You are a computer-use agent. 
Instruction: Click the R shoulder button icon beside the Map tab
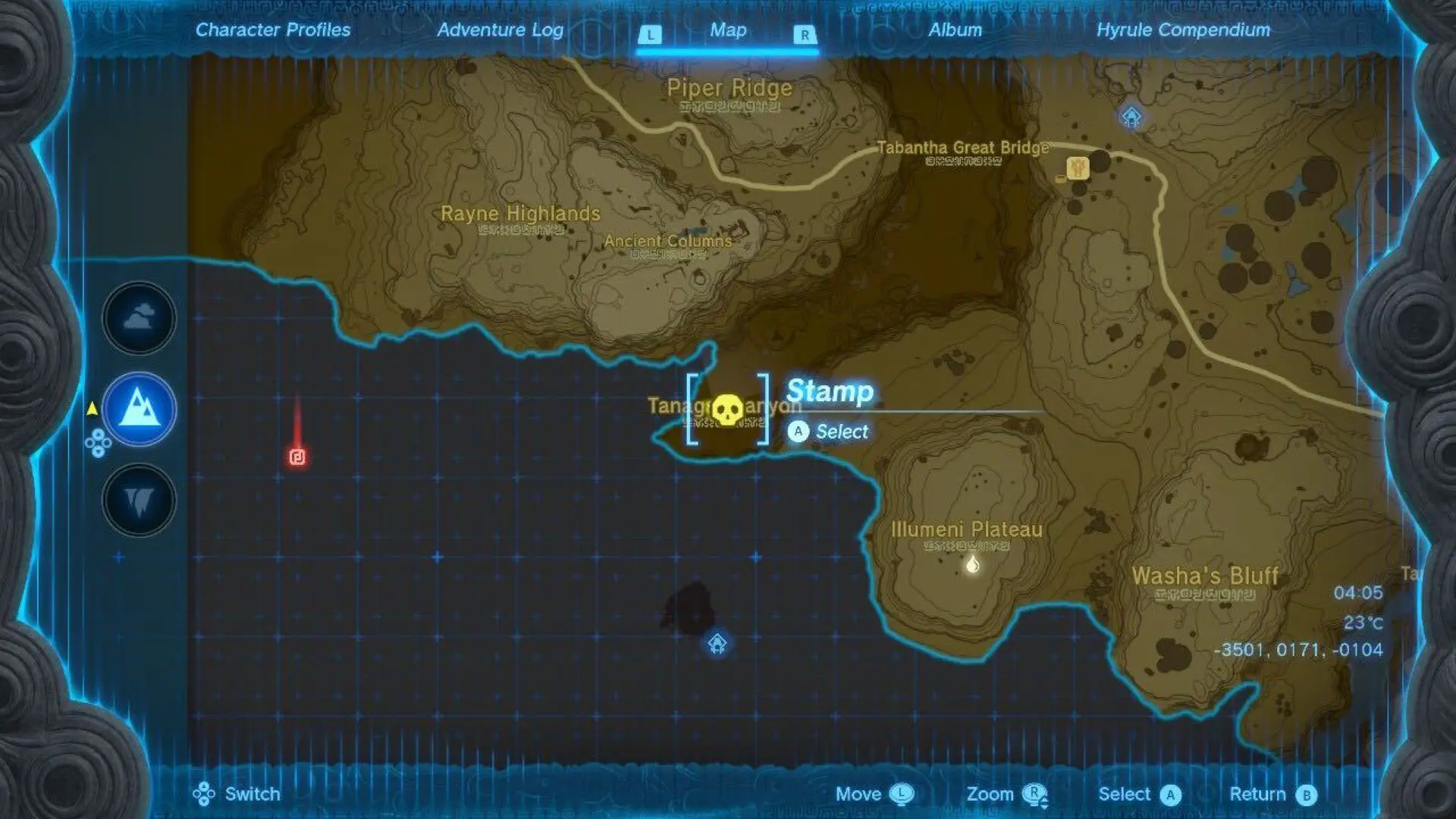[x=803, y=33]
